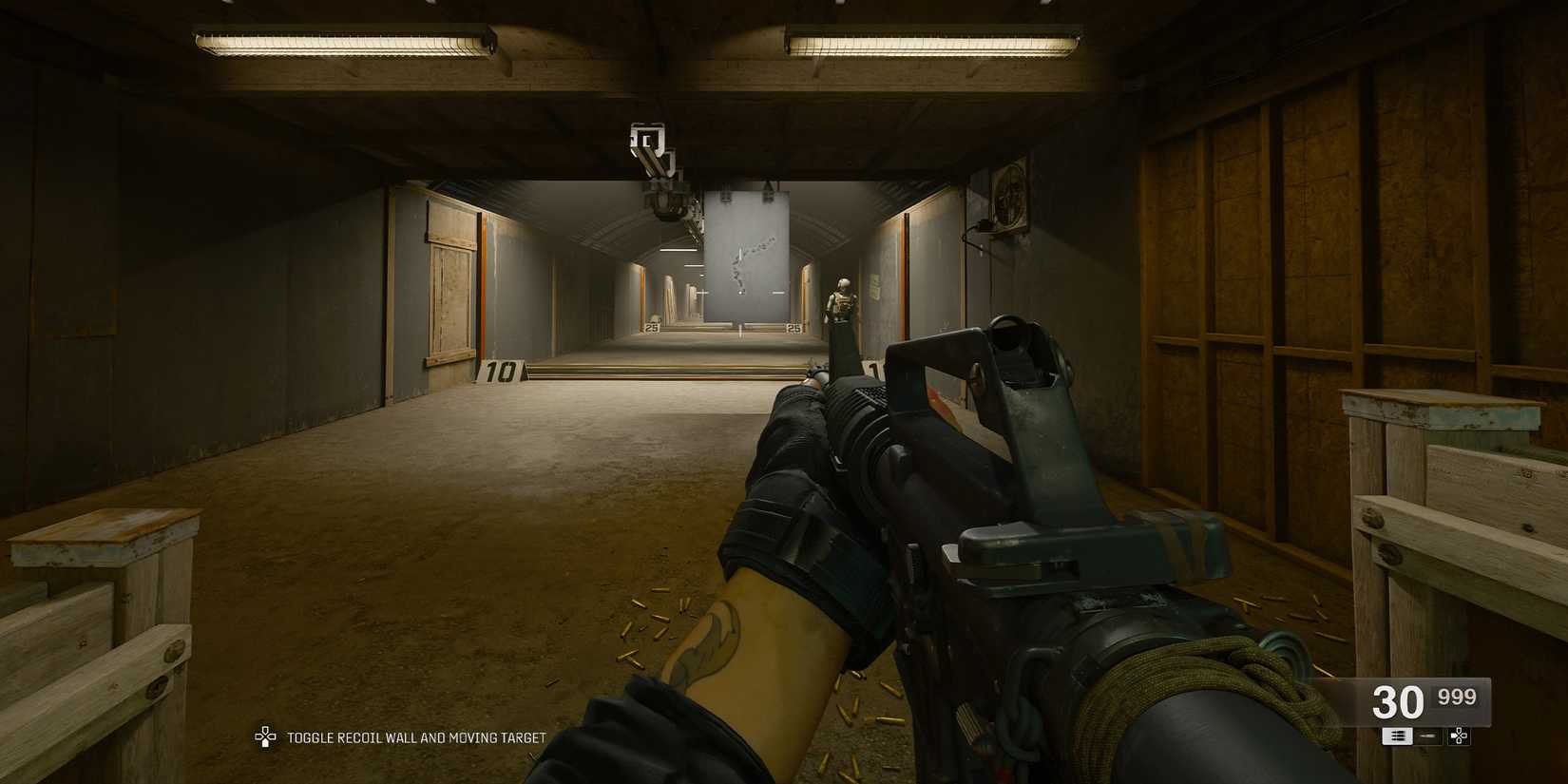Image resolution: width=1568 pixels, height=784 pixels.
Task: Click the ceiling light fixture on the right
Action: 931,40
